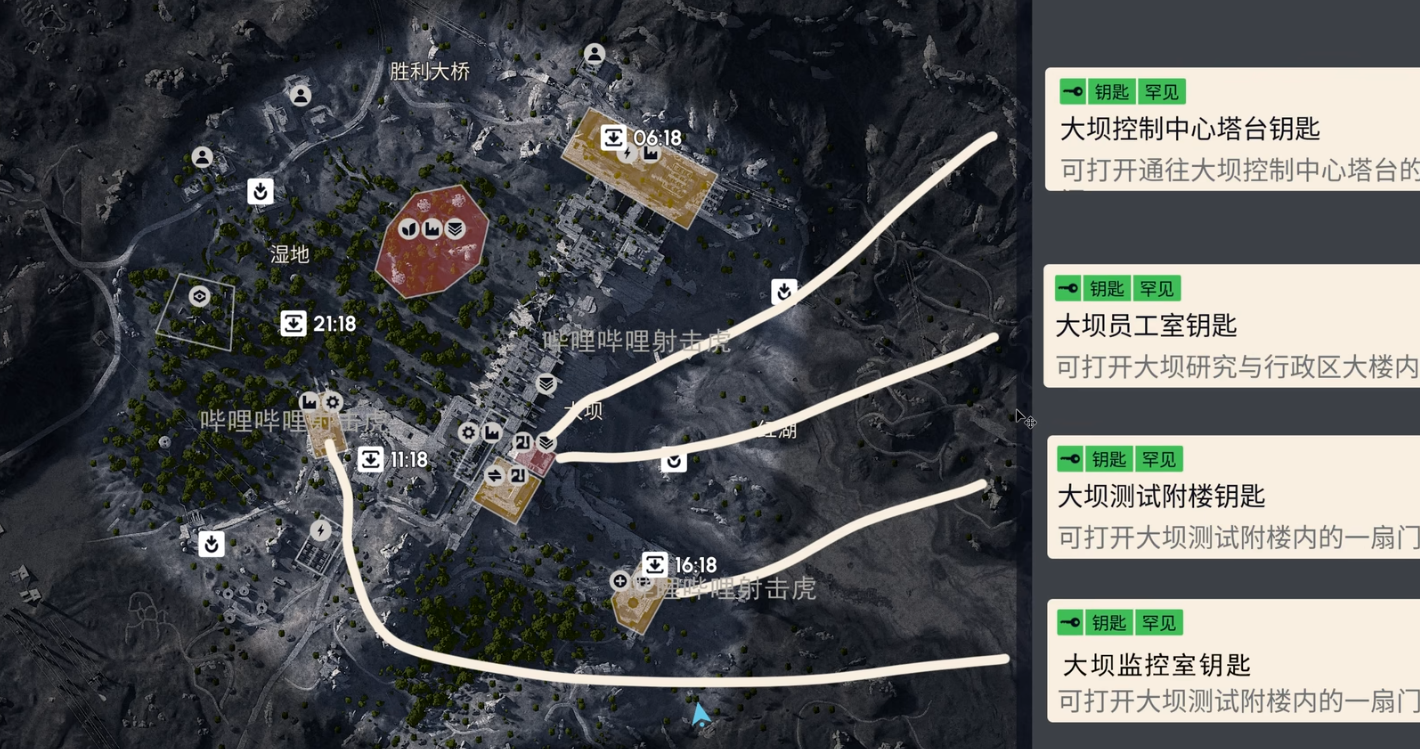Click the lightning bolt icon on the map's left side
The image size is (1420, 749).
coord(320,531)
